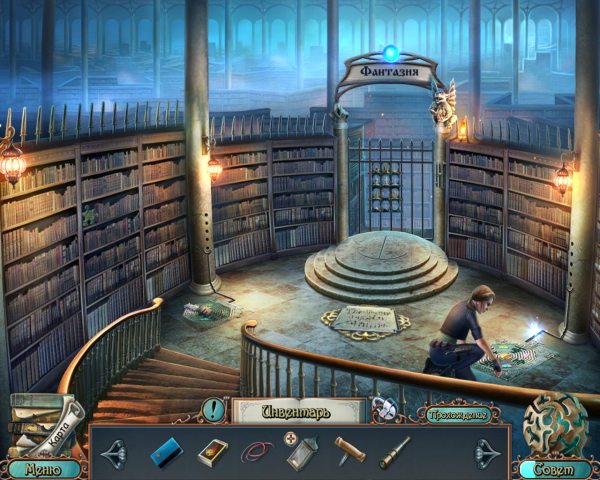Select the matchbox inventory item
This screenshot has width=600, height=480.
(212, 452)
